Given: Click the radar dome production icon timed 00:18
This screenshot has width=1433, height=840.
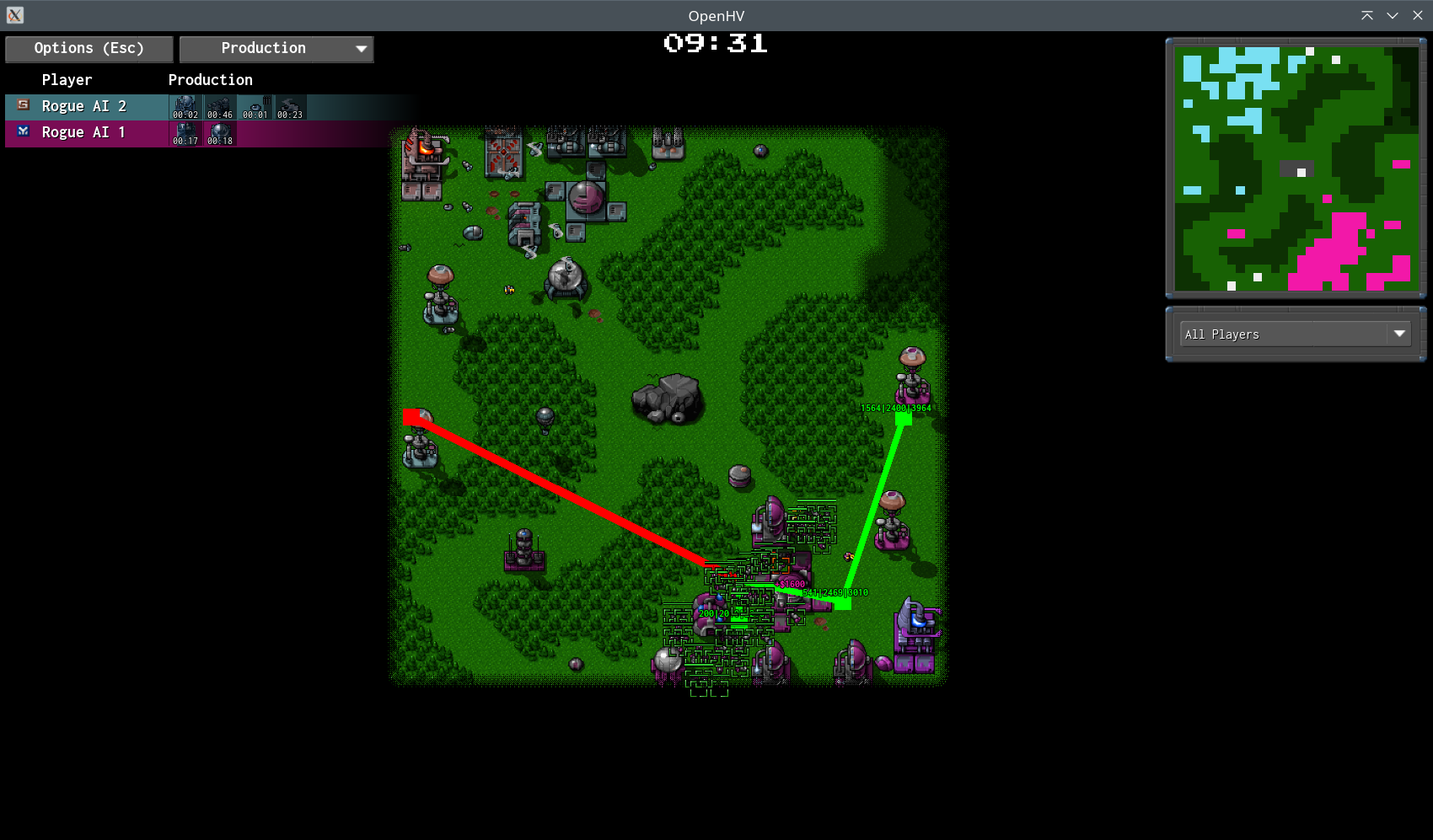Looking at the screenshot, I should click(219, 133).
